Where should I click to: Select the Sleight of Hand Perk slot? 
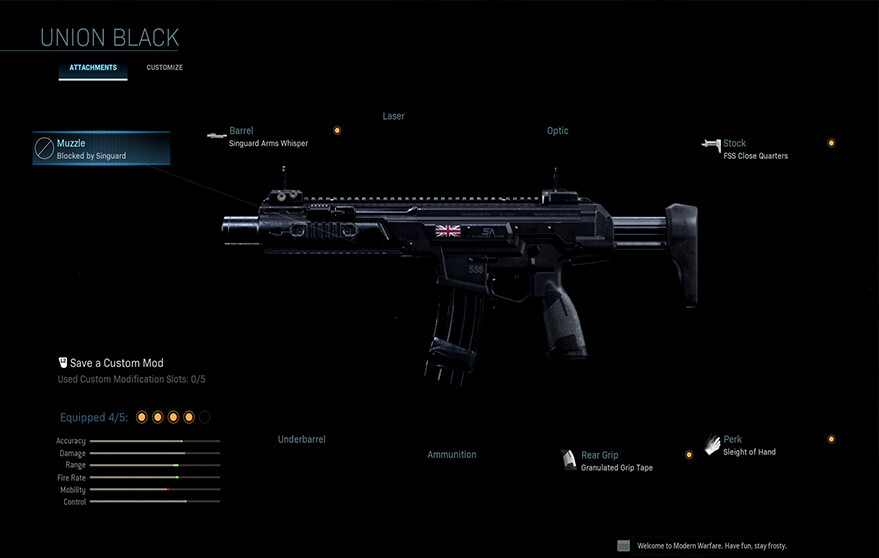coord(748,445)
